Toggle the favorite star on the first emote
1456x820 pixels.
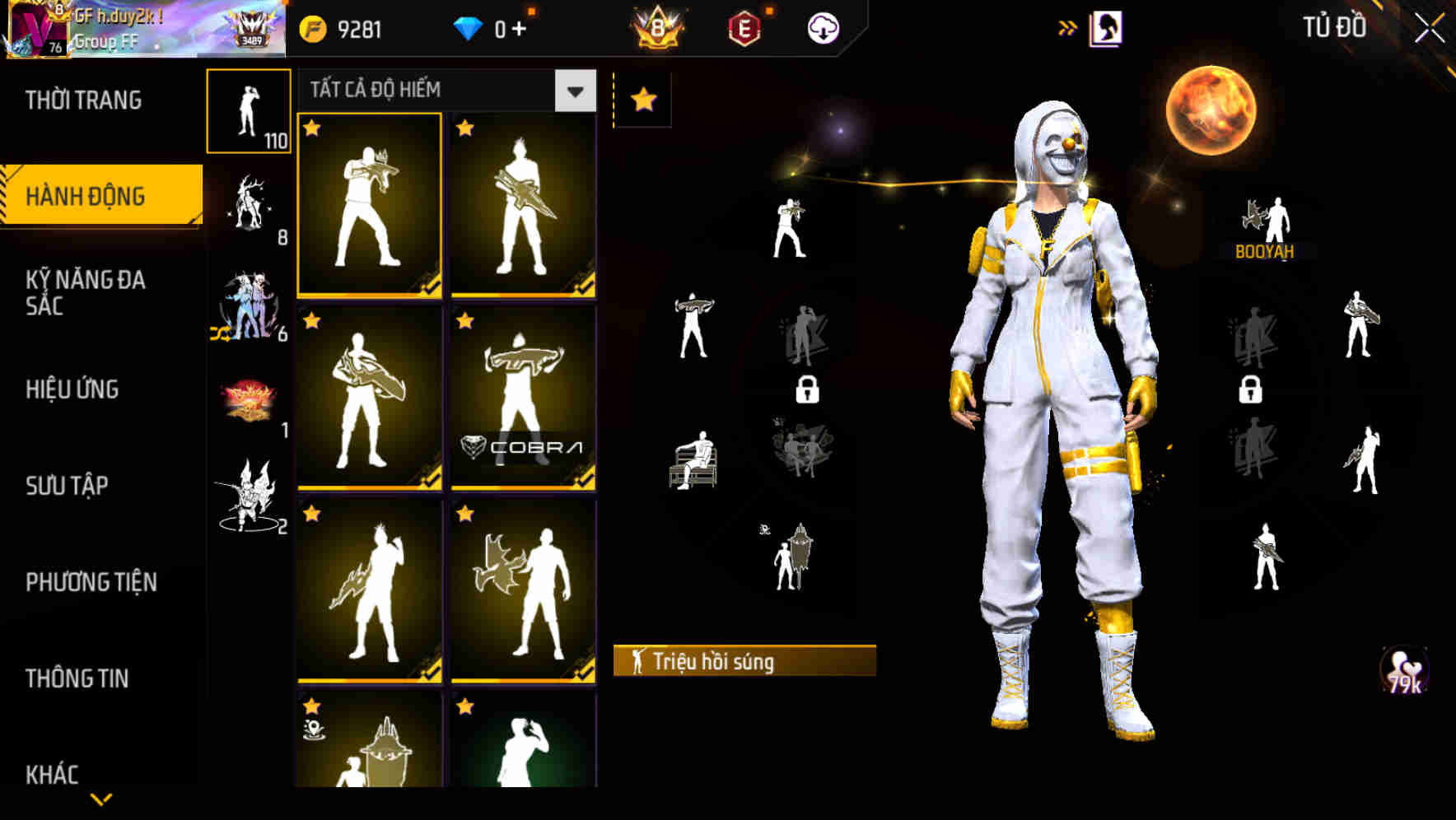[x=312, y=128]
